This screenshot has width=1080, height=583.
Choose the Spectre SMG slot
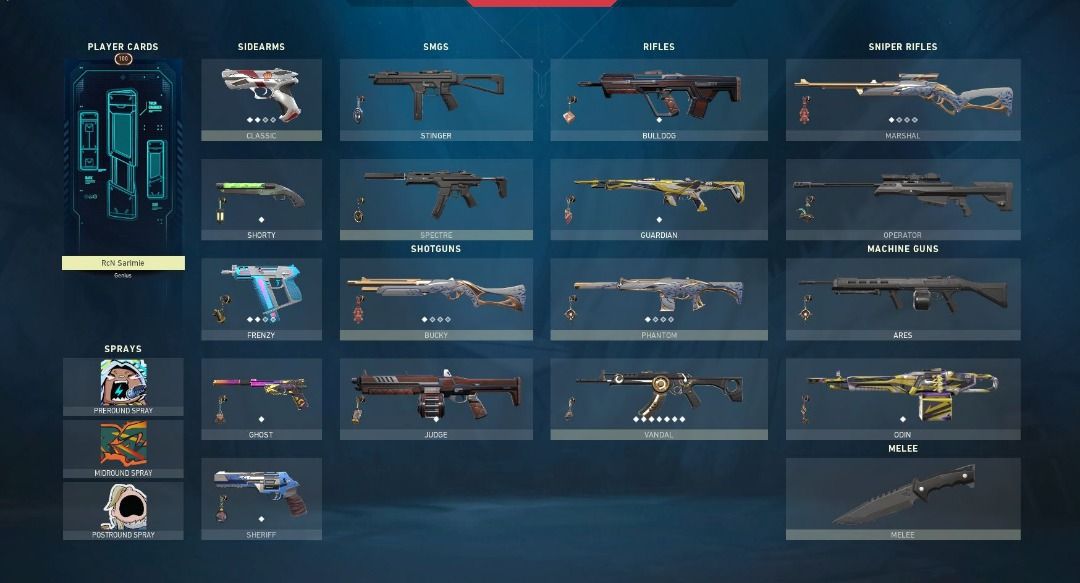(436, 198)
